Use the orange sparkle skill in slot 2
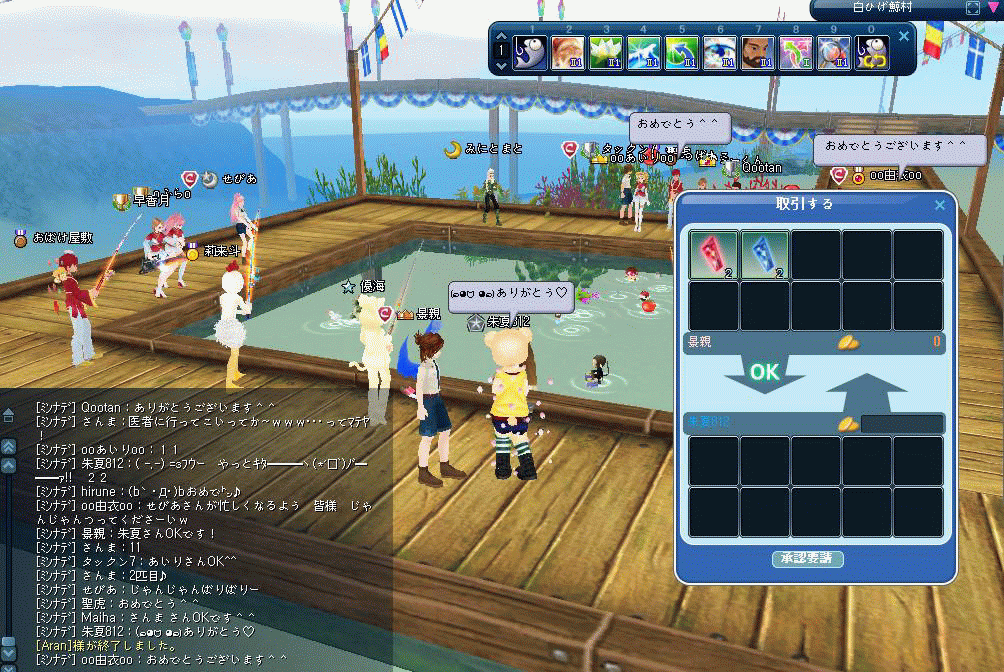The width and height of the screenshot is (1004, 672). [x=569, y=52]
